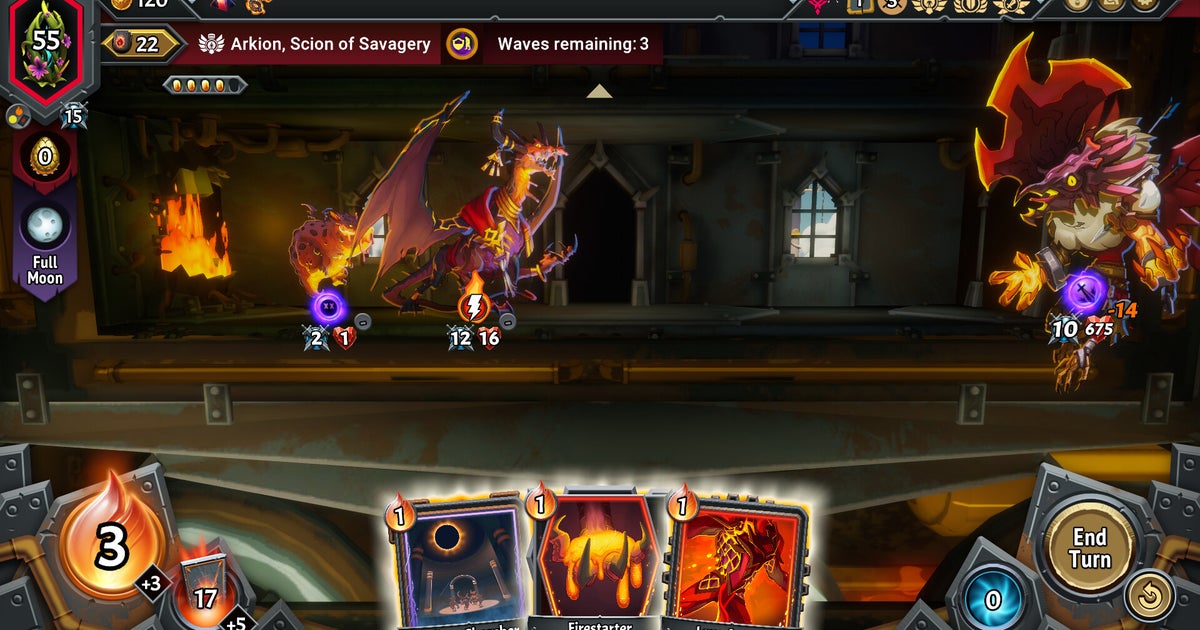Click the Arkion, Scion of Savagery banner
This screenshot has height=630, width=1200.
tap(316, 44)
